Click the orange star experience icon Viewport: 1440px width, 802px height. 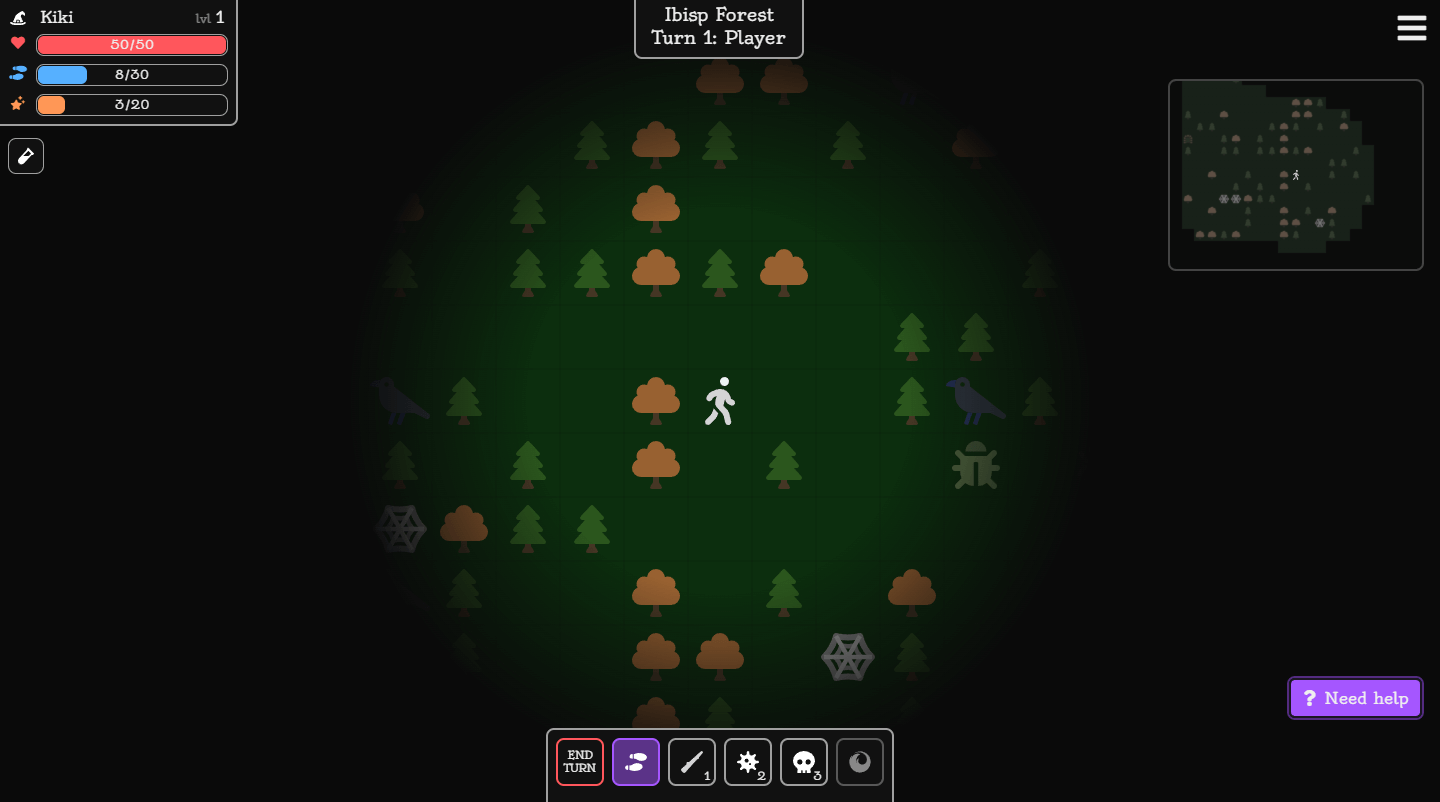(16, 104)
